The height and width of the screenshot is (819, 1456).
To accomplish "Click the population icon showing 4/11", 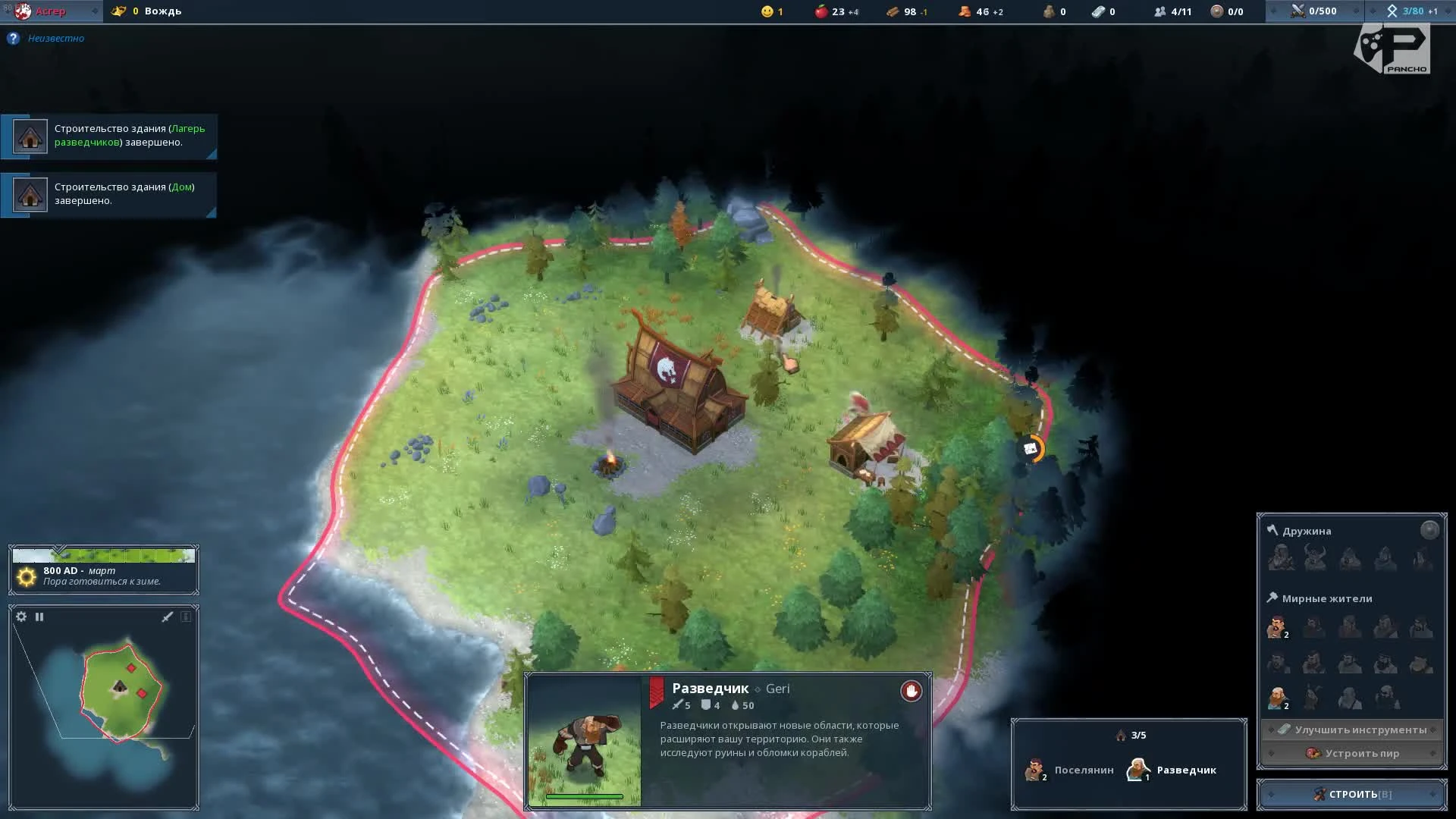I will (x=1159, y=11).
